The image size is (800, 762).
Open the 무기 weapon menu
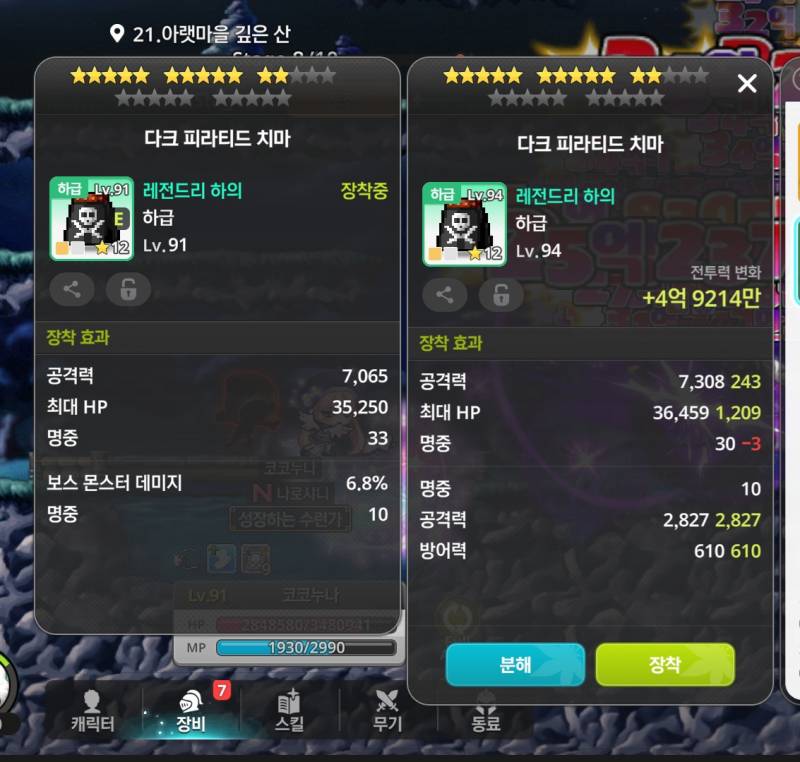[387, 712]
